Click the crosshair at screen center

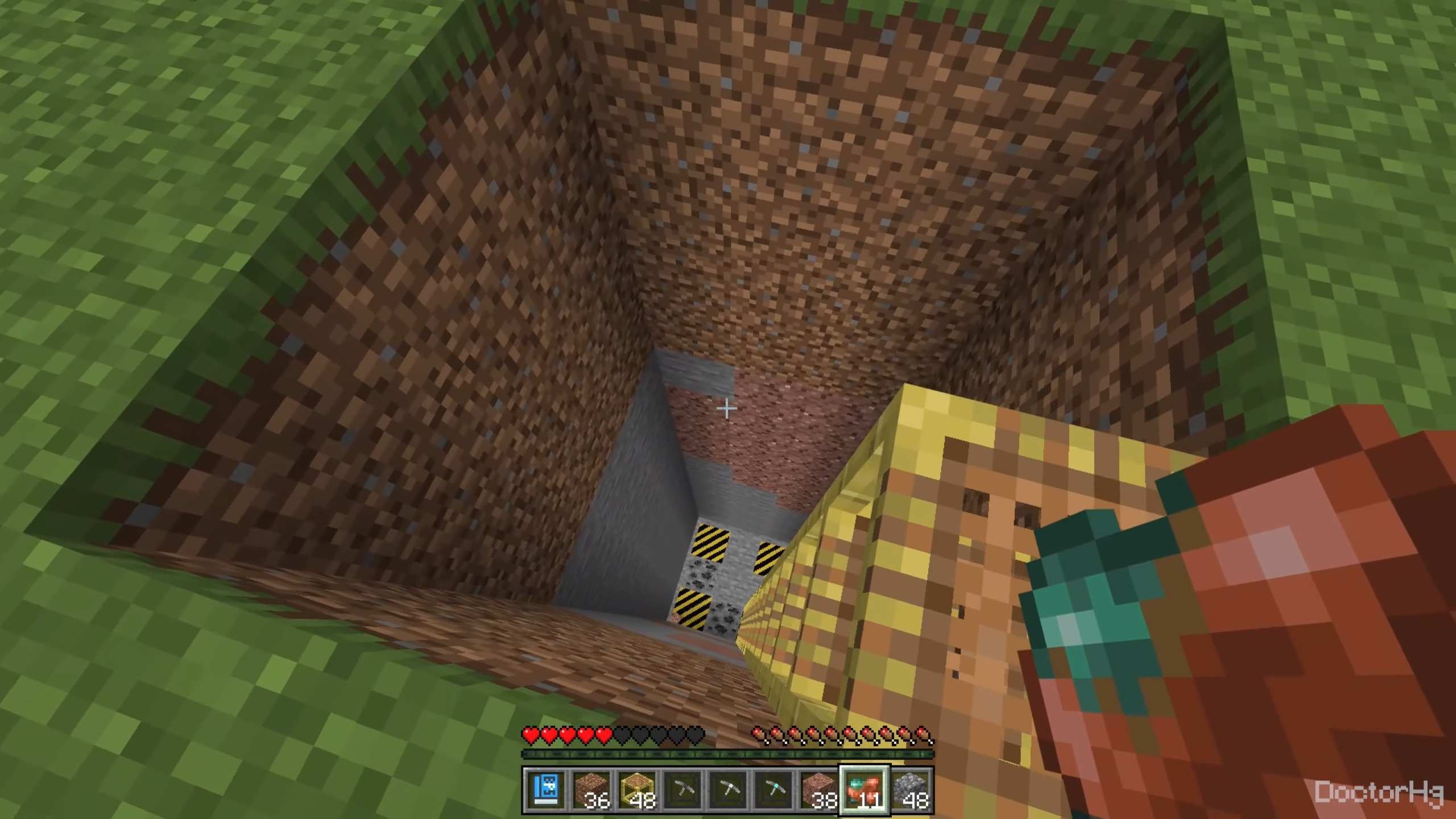point(727,408)
